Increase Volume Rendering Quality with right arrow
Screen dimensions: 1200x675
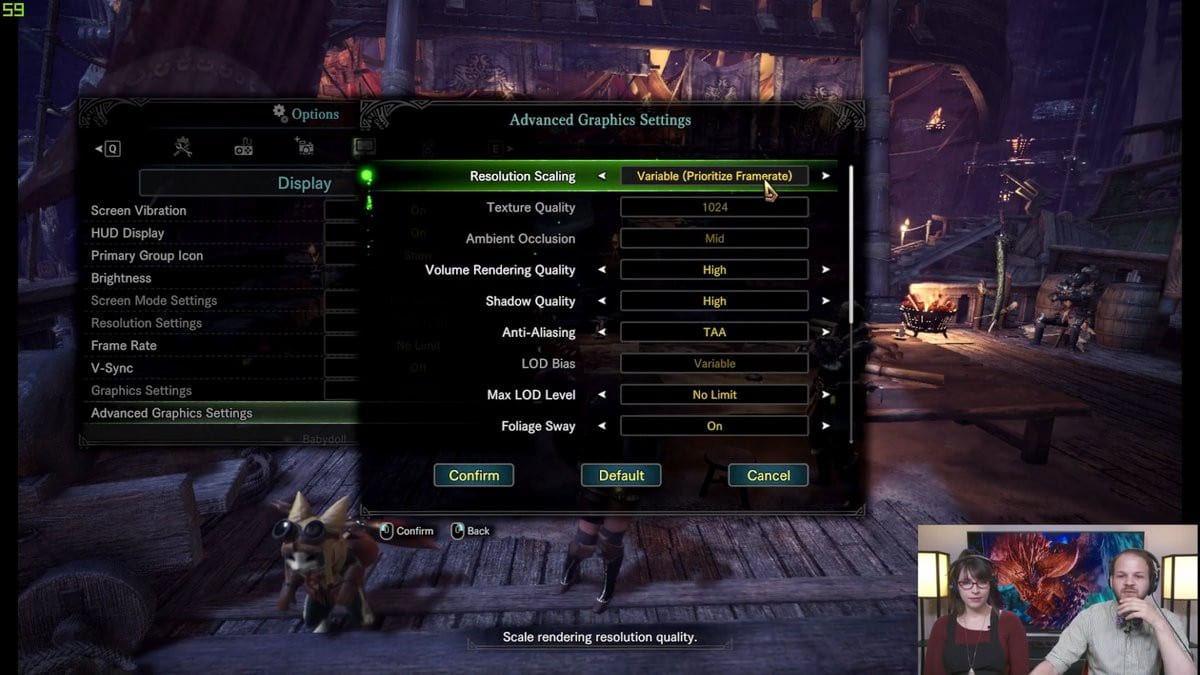tap(826, 270)
